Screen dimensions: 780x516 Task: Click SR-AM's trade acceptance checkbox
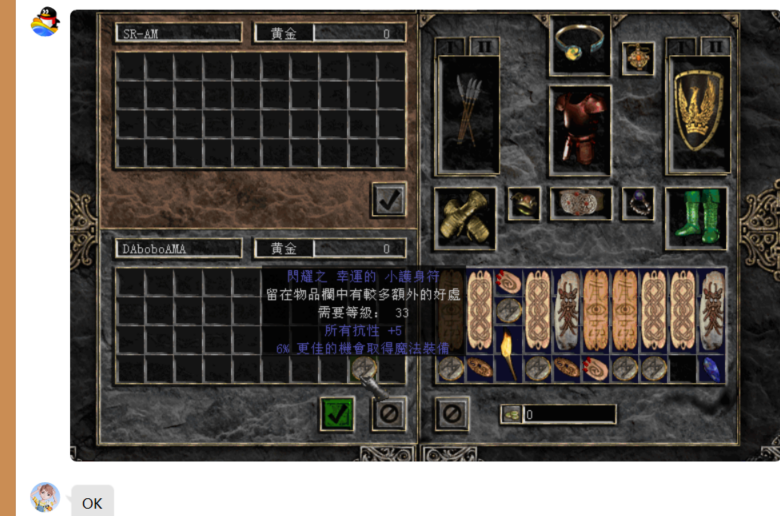(x=388, y=200)
